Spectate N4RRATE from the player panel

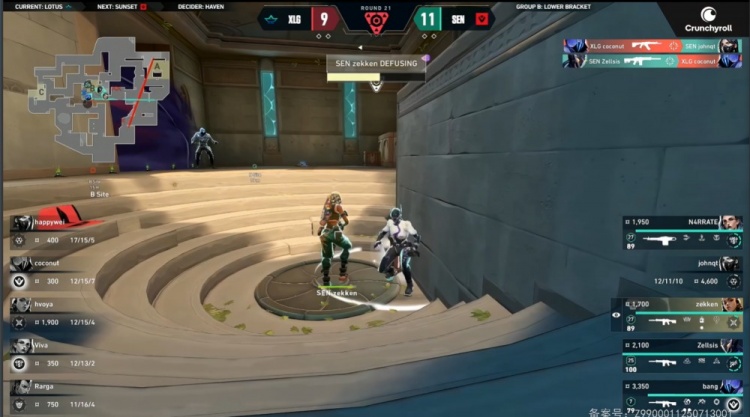682,231
